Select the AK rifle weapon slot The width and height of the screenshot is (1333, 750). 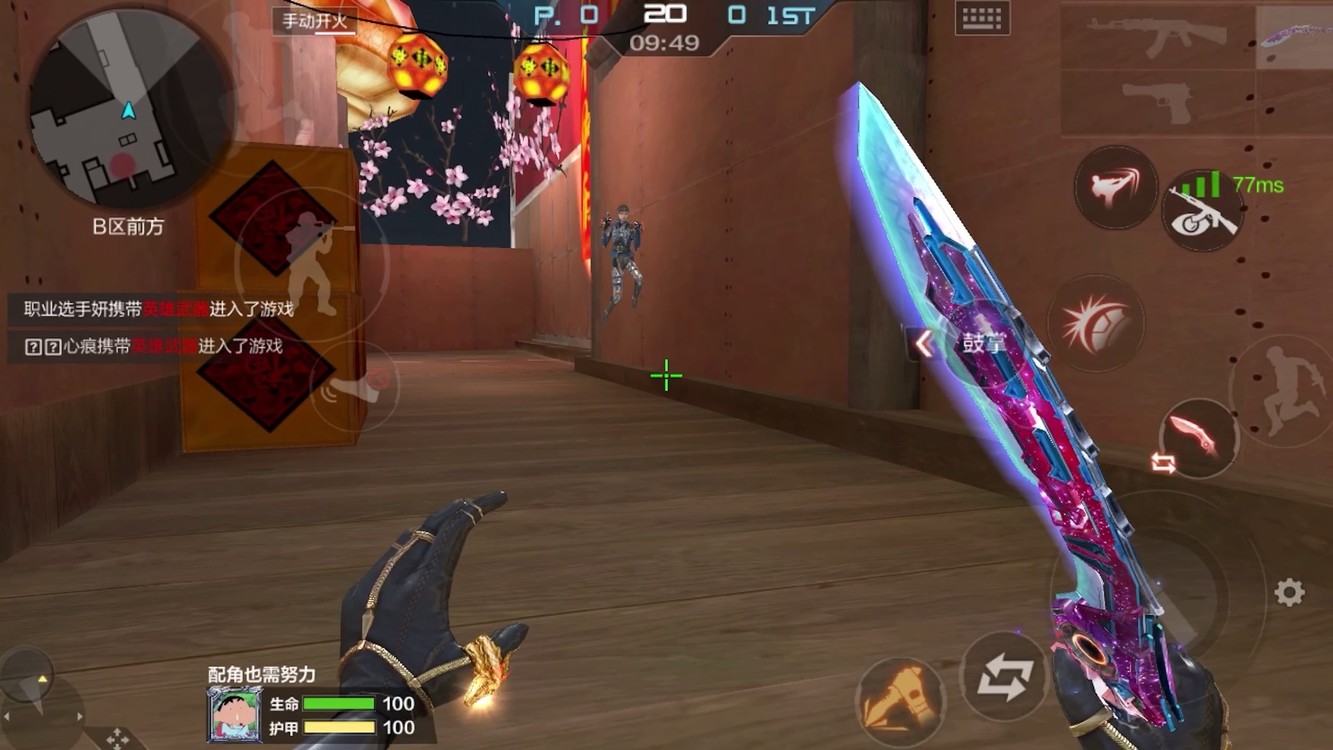(x=1156, y=36)
